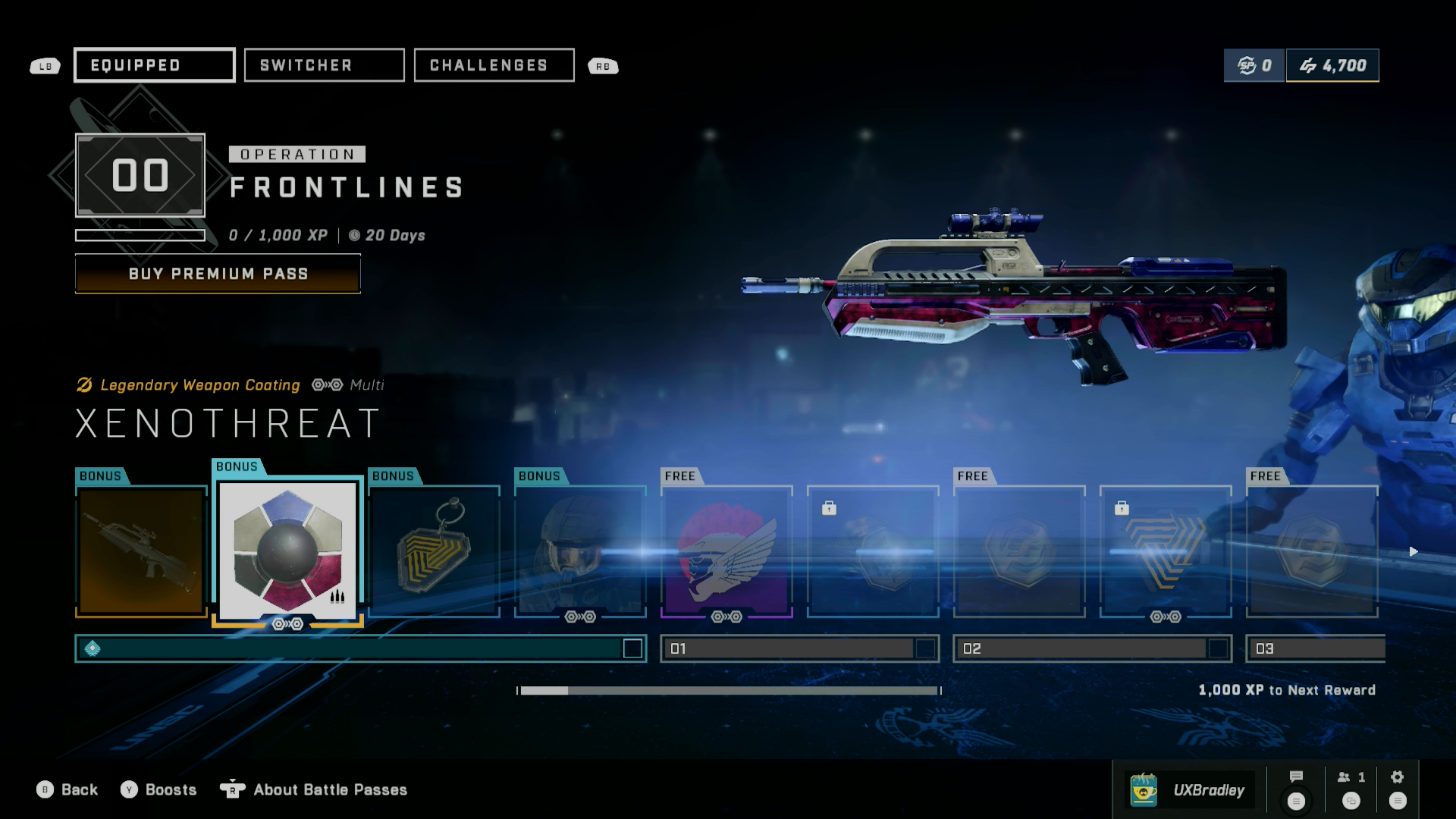Open the Boosts menu
Screen dimensions: 1456x819
click(158, 790)
